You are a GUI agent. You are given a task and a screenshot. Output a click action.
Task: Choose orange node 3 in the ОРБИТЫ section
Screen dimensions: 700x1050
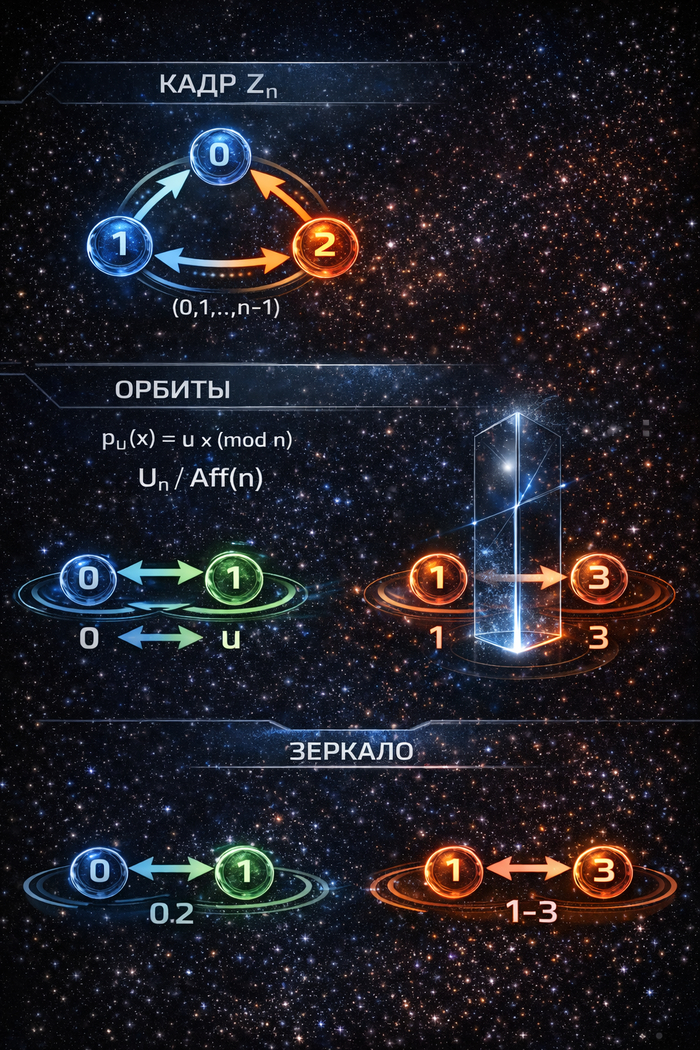click(x=599, y=580)
